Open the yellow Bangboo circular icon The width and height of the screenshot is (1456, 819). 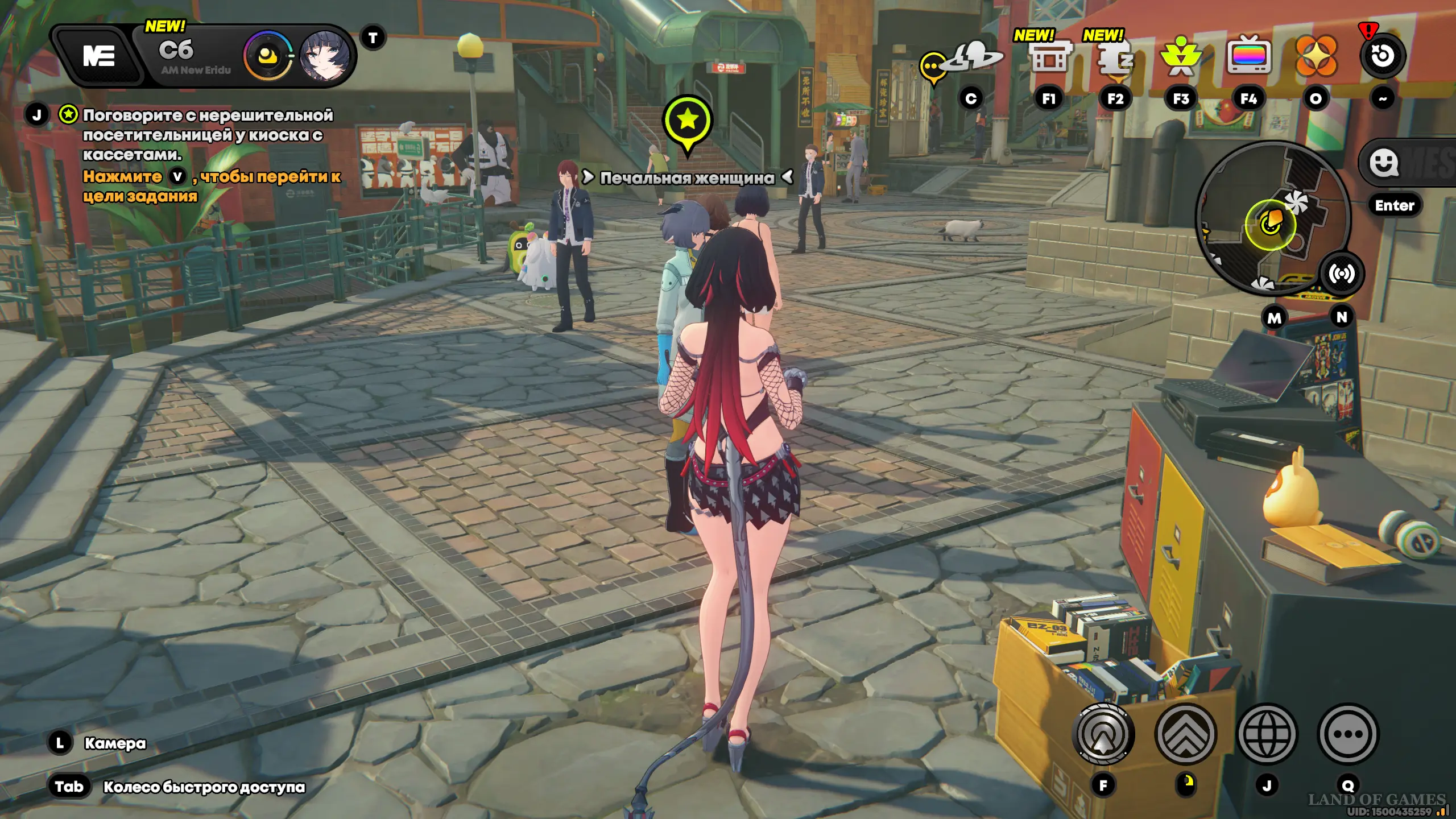[x=267, y=56]
